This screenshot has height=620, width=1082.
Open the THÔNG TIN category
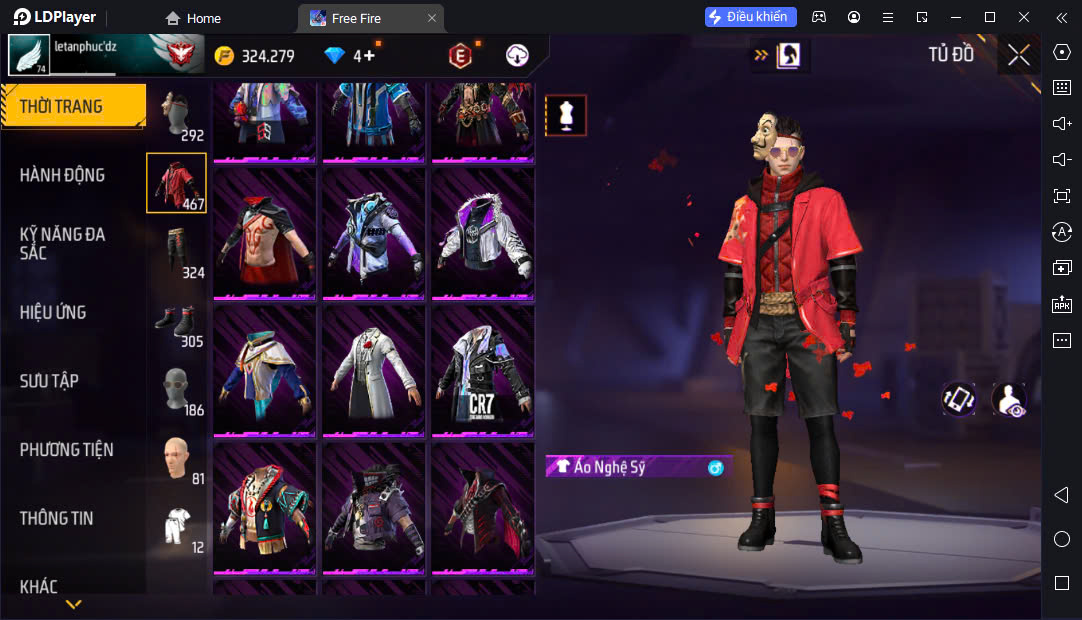[x=57, y=518]
